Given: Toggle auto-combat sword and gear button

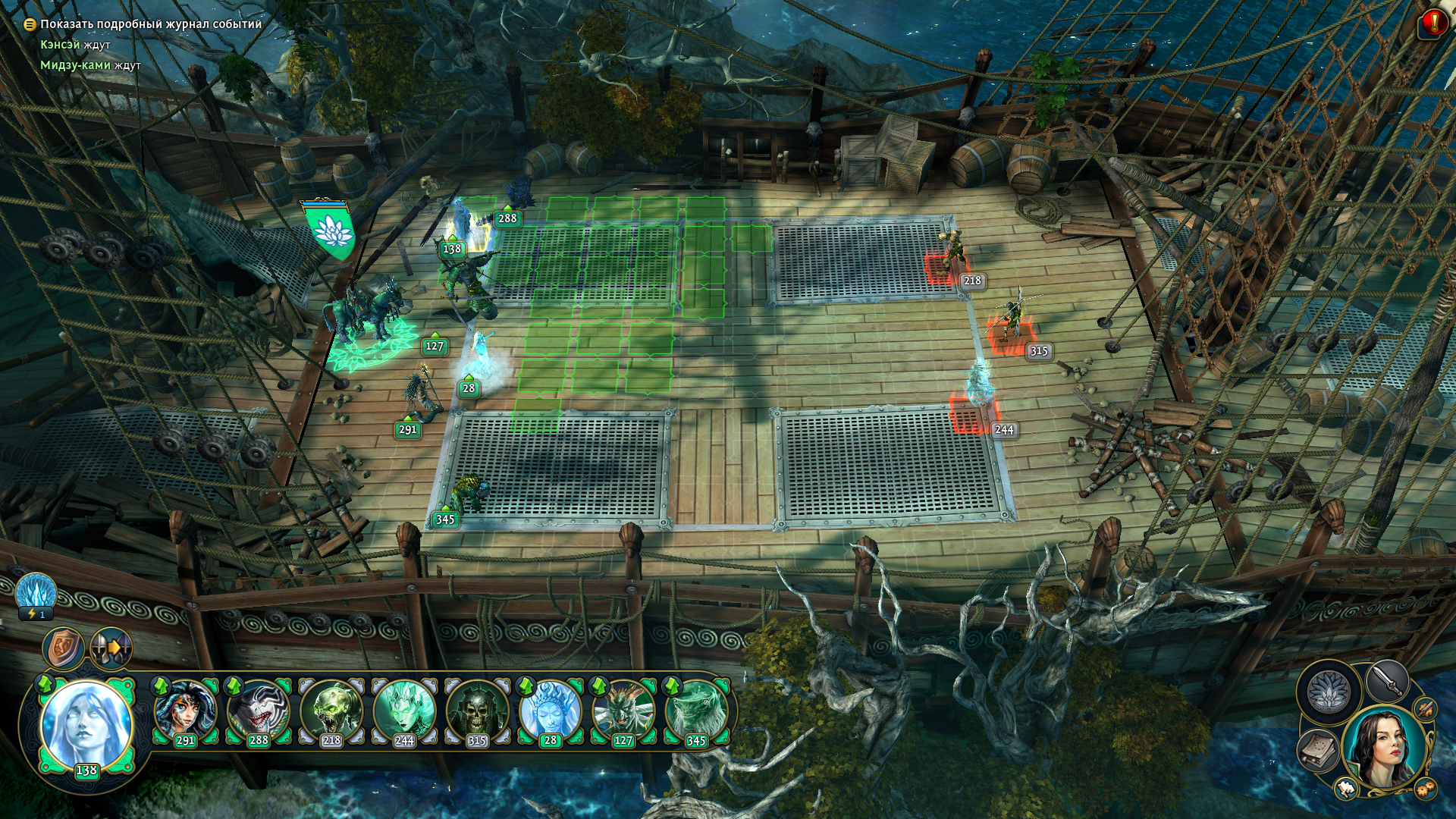Looking at the screenshot, I should pos(1426,709).
